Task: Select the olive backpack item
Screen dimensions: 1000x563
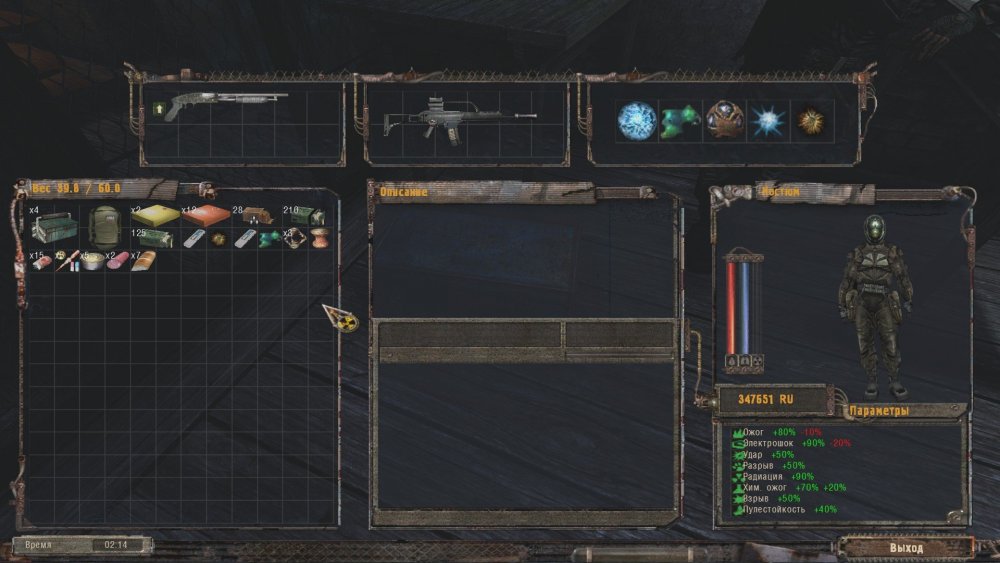Action: (x=104, y=225)
